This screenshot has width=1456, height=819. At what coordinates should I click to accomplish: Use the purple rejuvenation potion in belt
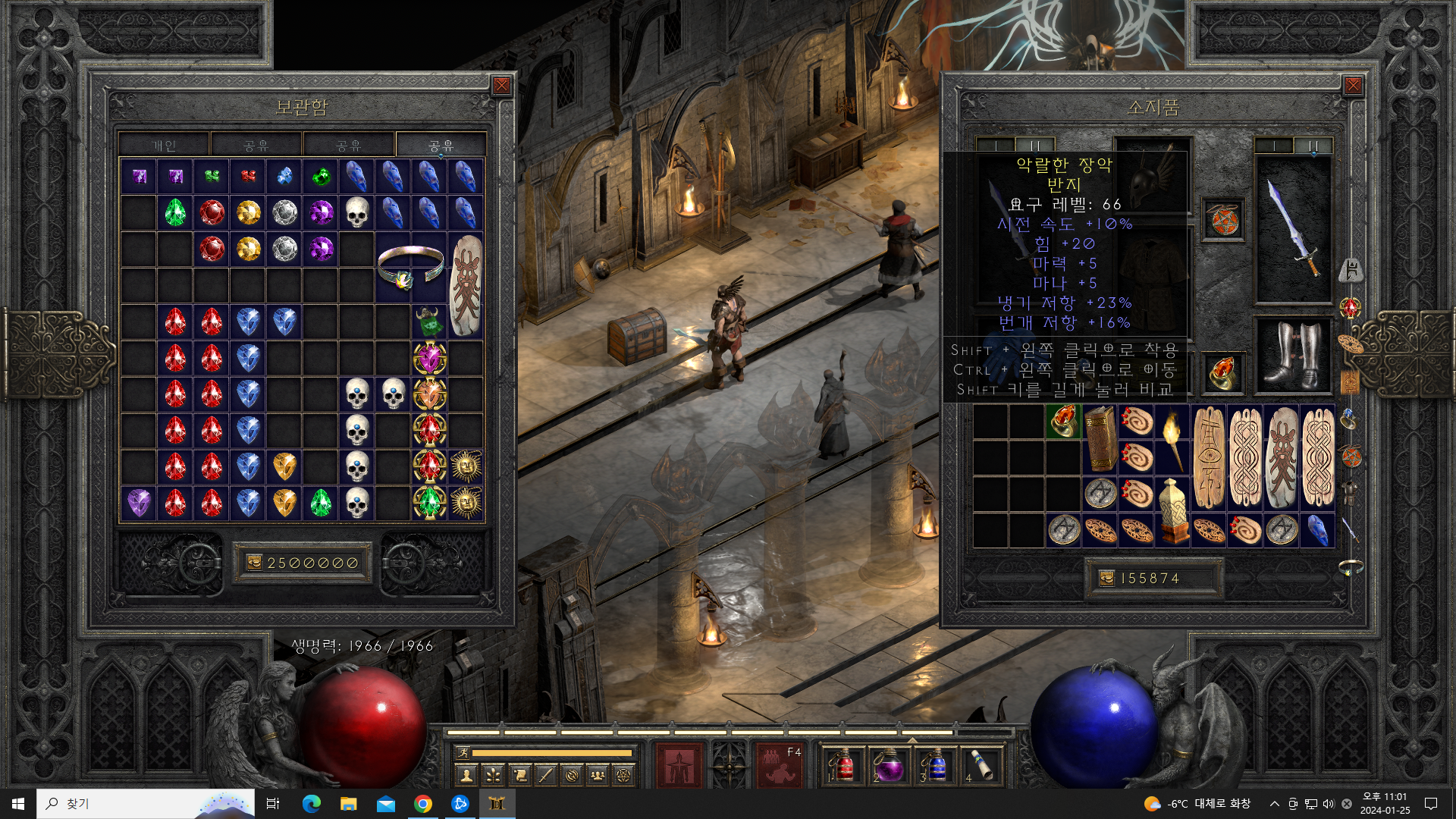[889, 764]
